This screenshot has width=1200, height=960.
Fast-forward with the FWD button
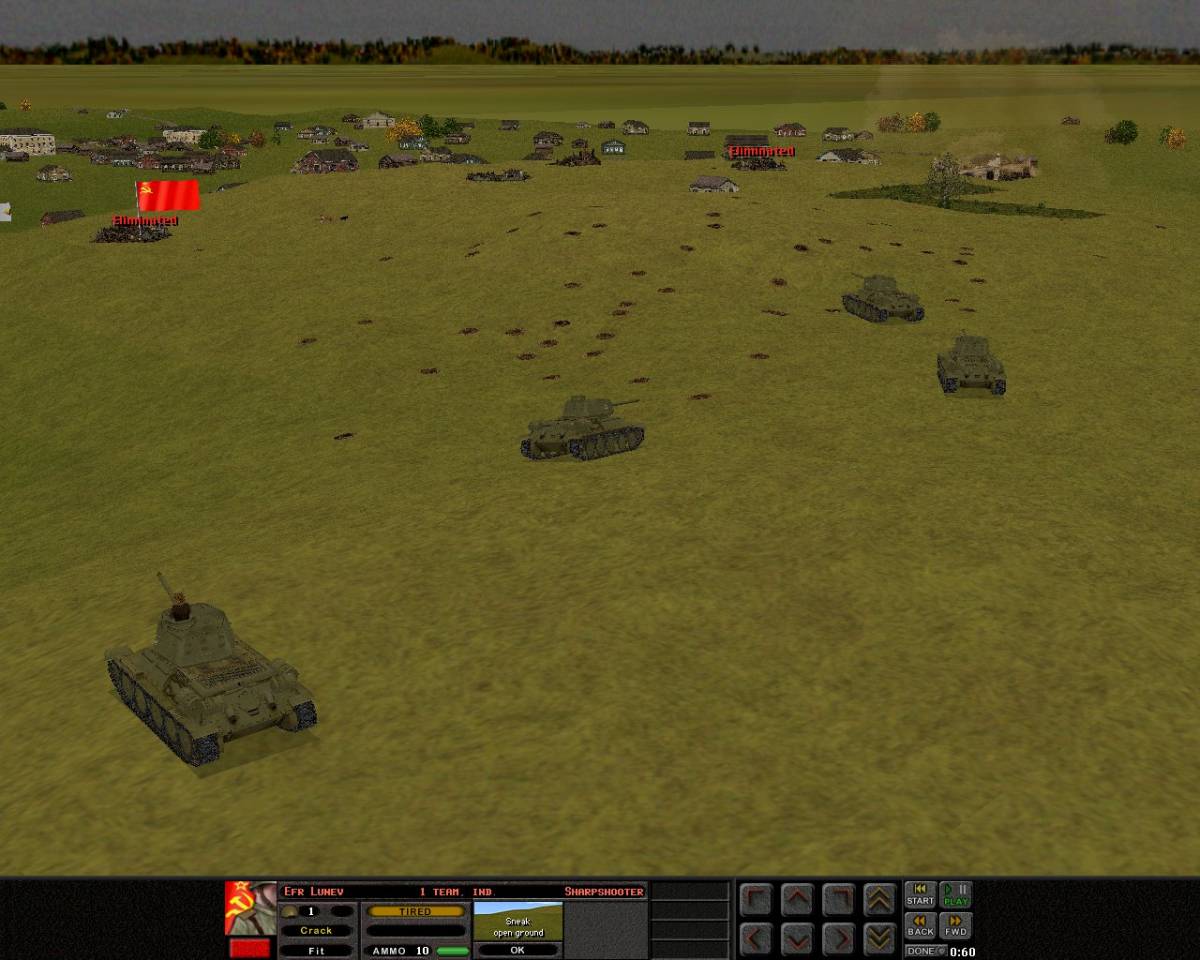pyautogui.click(x=956, y=926)
